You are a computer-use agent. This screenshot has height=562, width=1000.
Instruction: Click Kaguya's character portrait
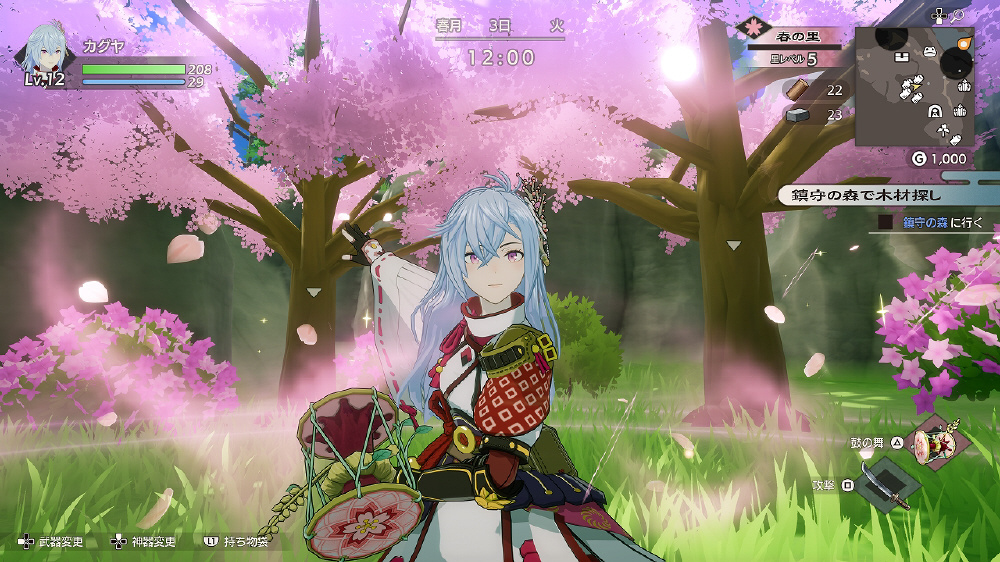coord(46,55)
